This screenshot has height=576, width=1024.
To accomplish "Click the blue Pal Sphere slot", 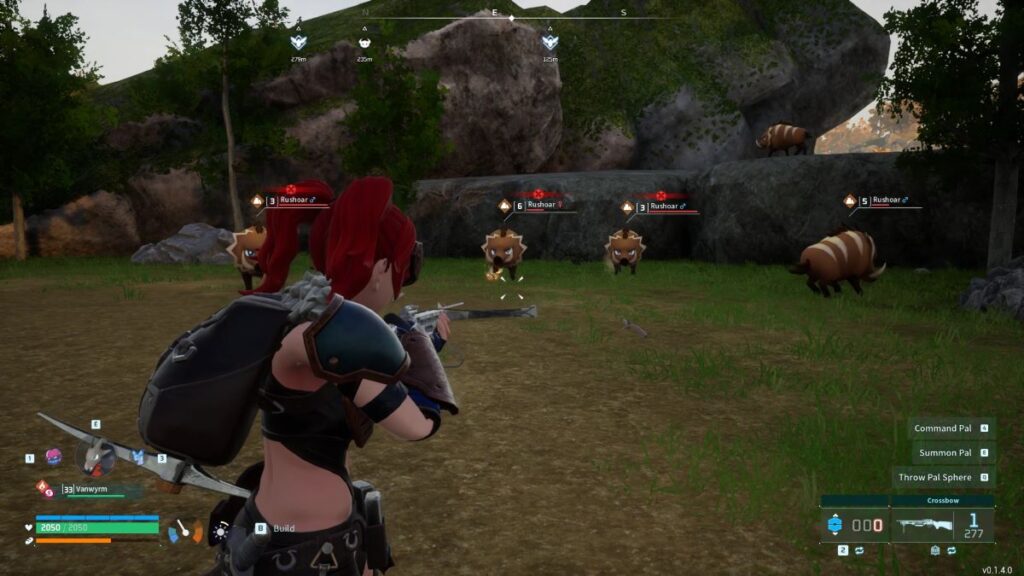I will coord(835,524).
